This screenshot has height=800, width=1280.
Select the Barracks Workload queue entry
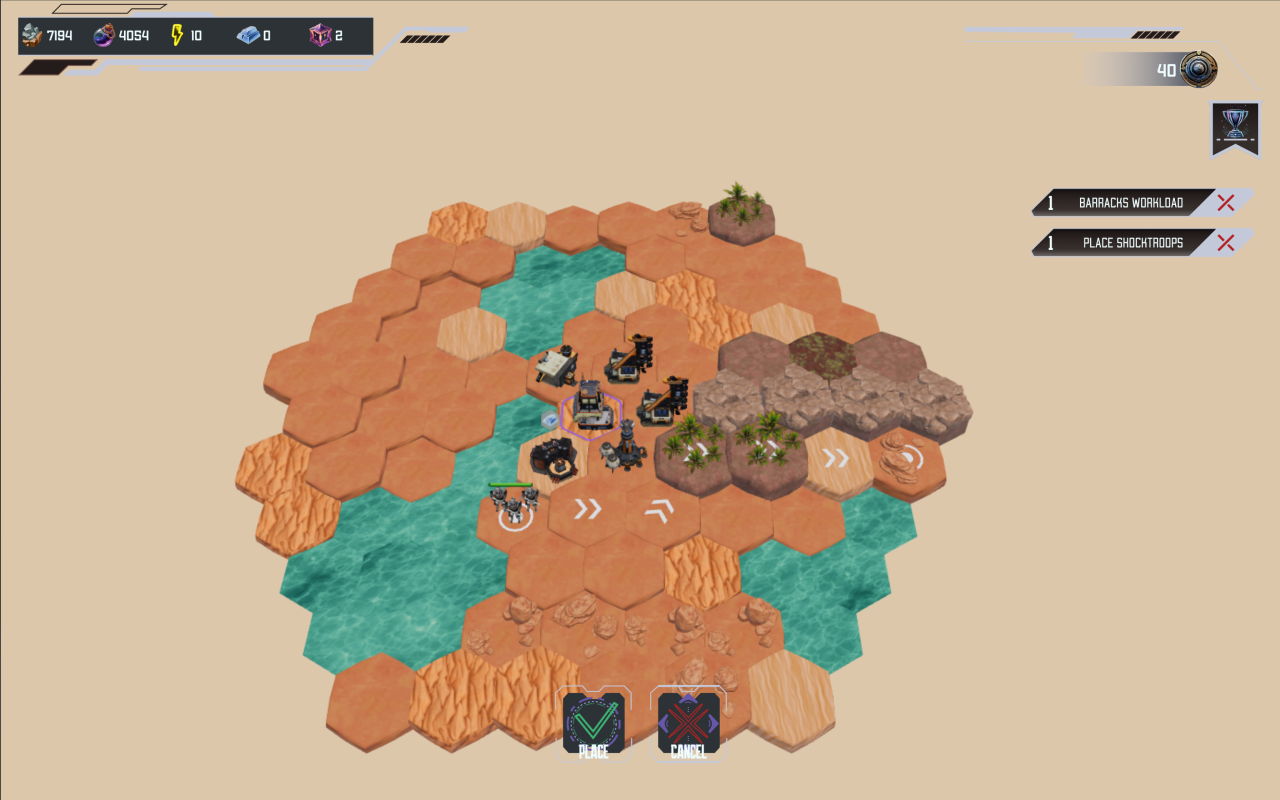click(1130, 203)
